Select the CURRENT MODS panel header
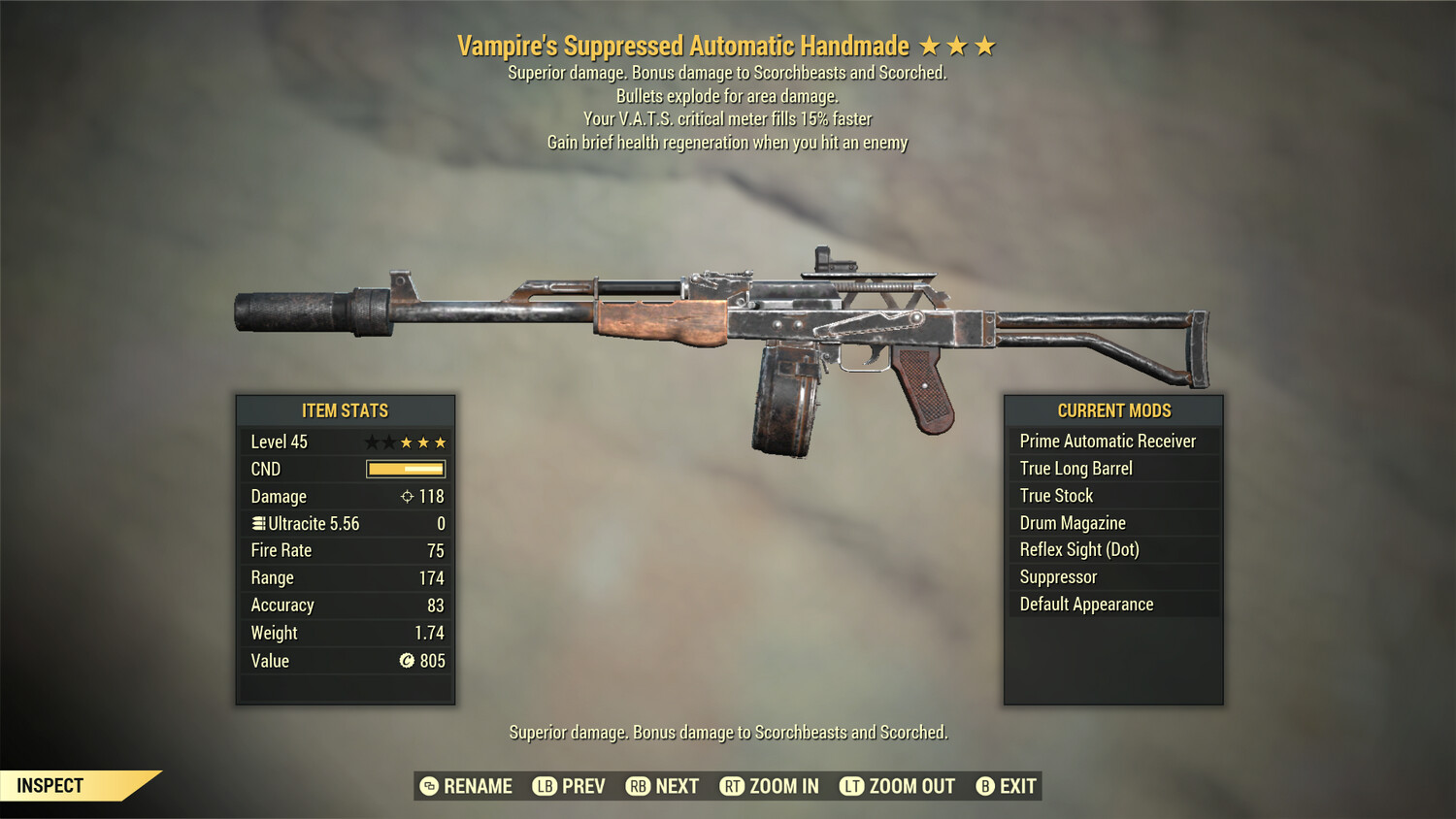1456x819 pixels. tap(1112, 410)
